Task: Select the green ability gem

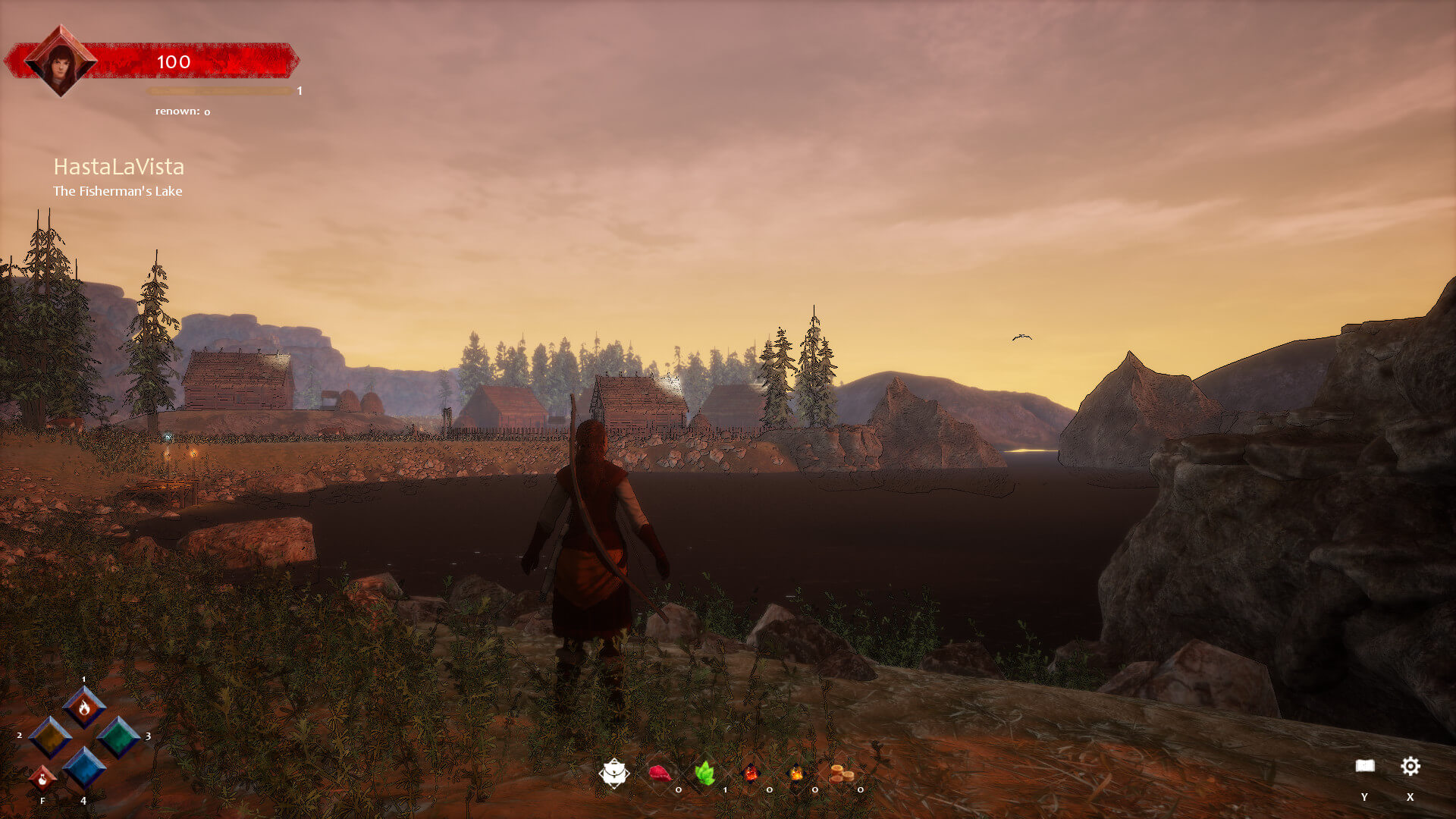Action: 118,736
